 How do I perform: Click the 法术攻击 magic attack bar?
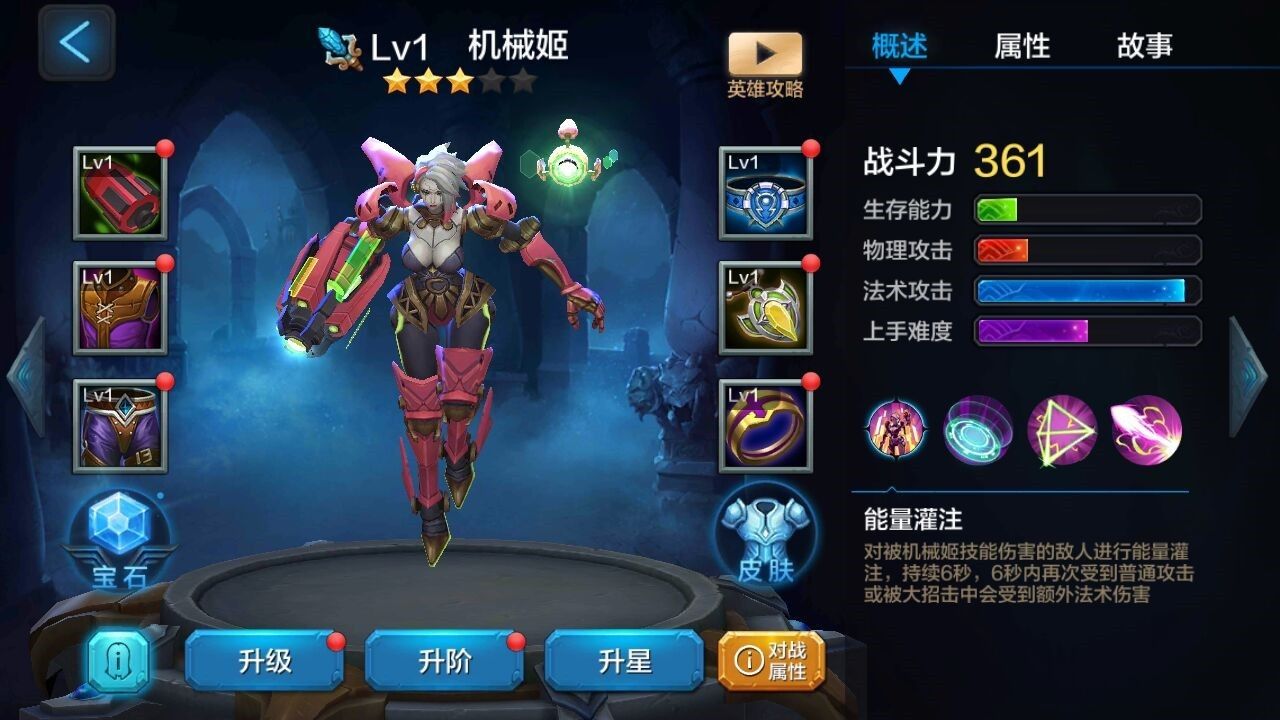tap(1085, 291)
